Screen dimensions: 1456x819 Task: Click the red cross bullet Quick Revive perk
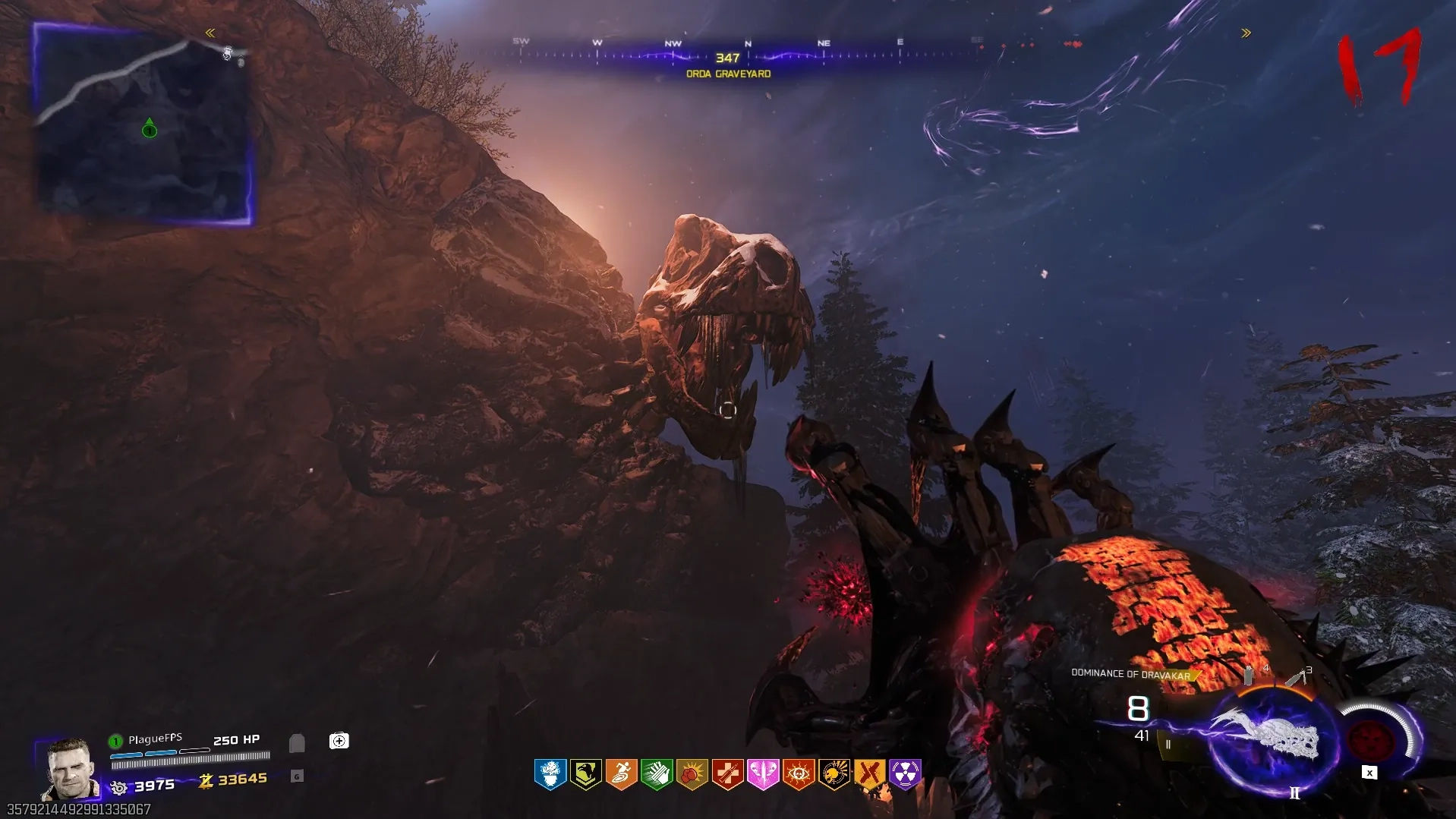727,774
